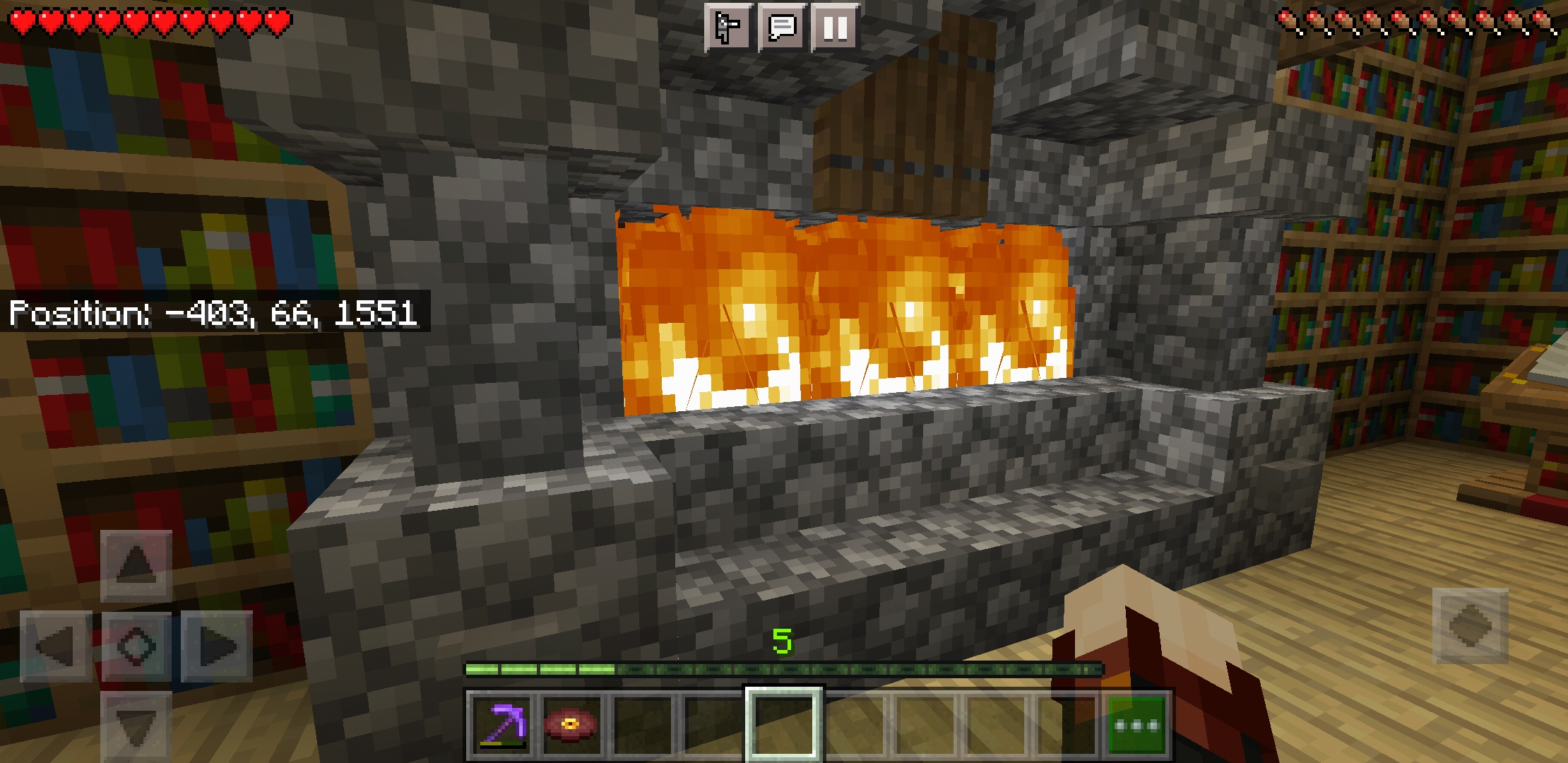Open the emote menu button

[x=728, y=28]
